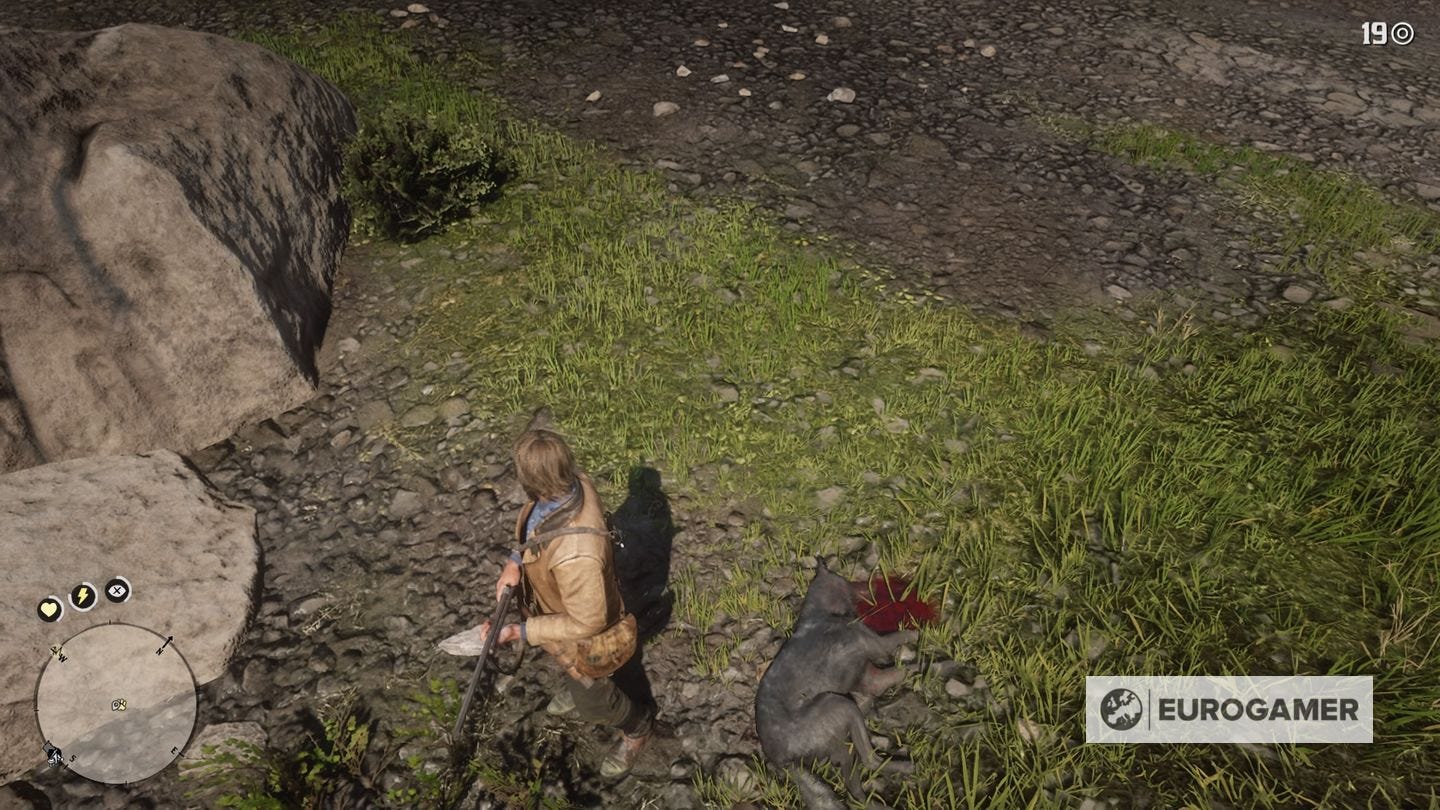Select the player arrow icon on the minimap
1440x810 pixels.
116,703
